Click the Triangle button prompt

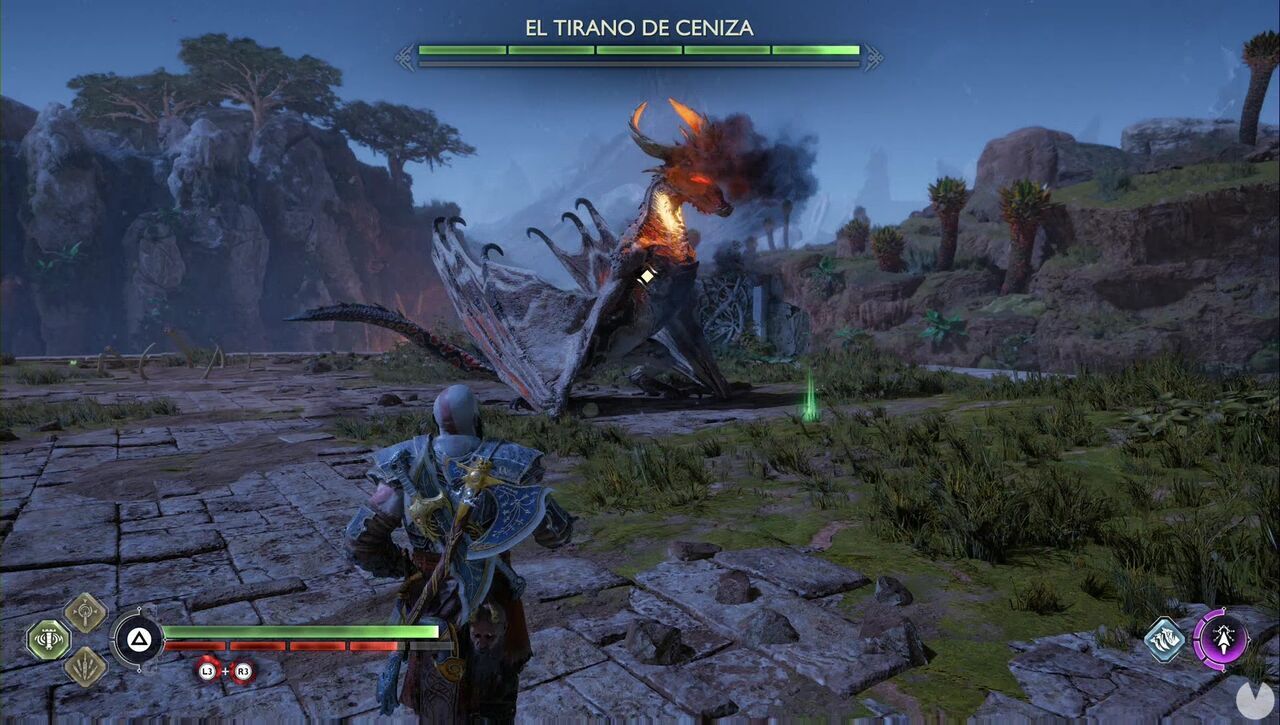(137, 637)
